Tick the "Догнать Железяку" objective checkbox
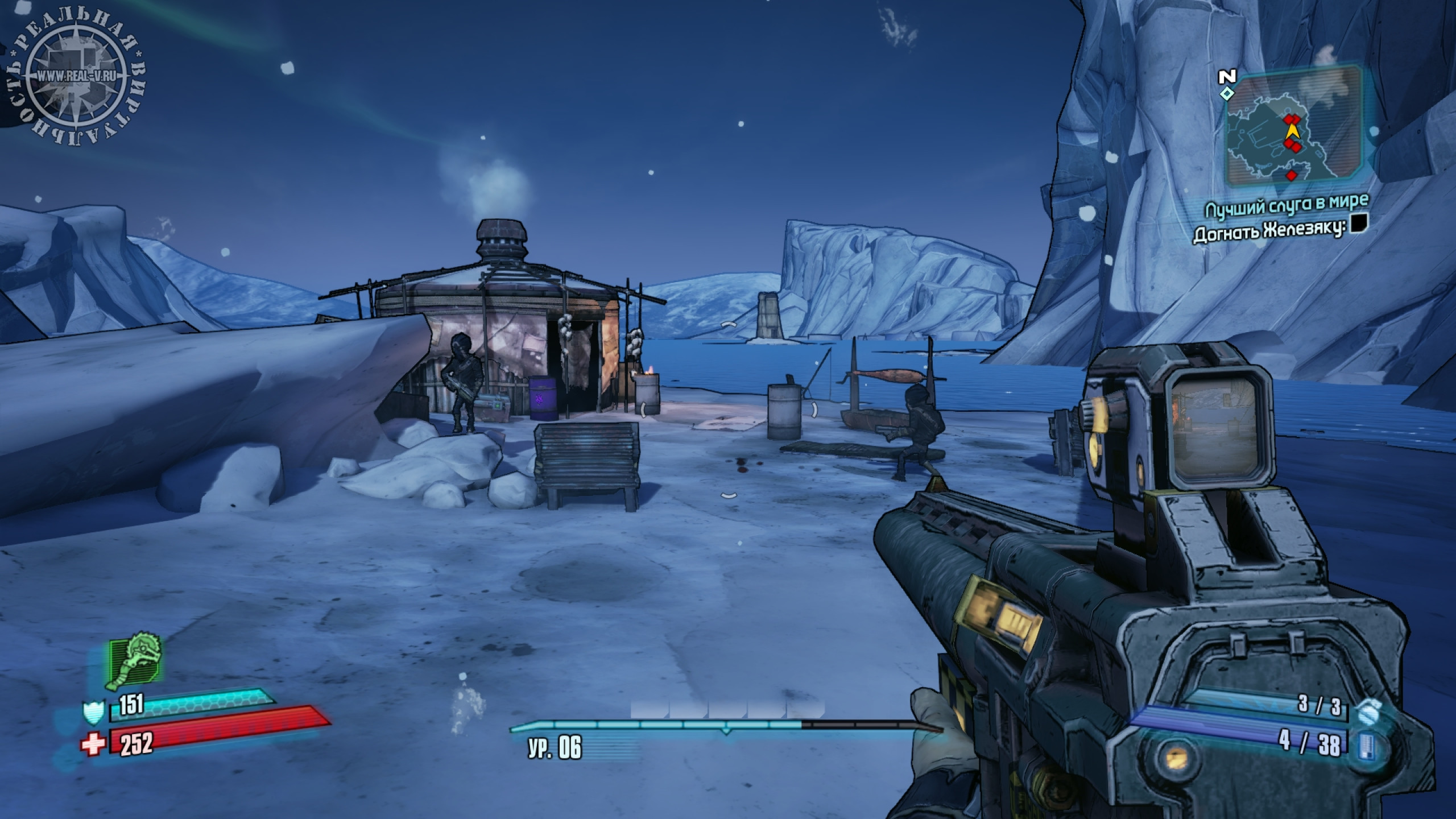The image size is (1456, 819). click(1358, 224)
